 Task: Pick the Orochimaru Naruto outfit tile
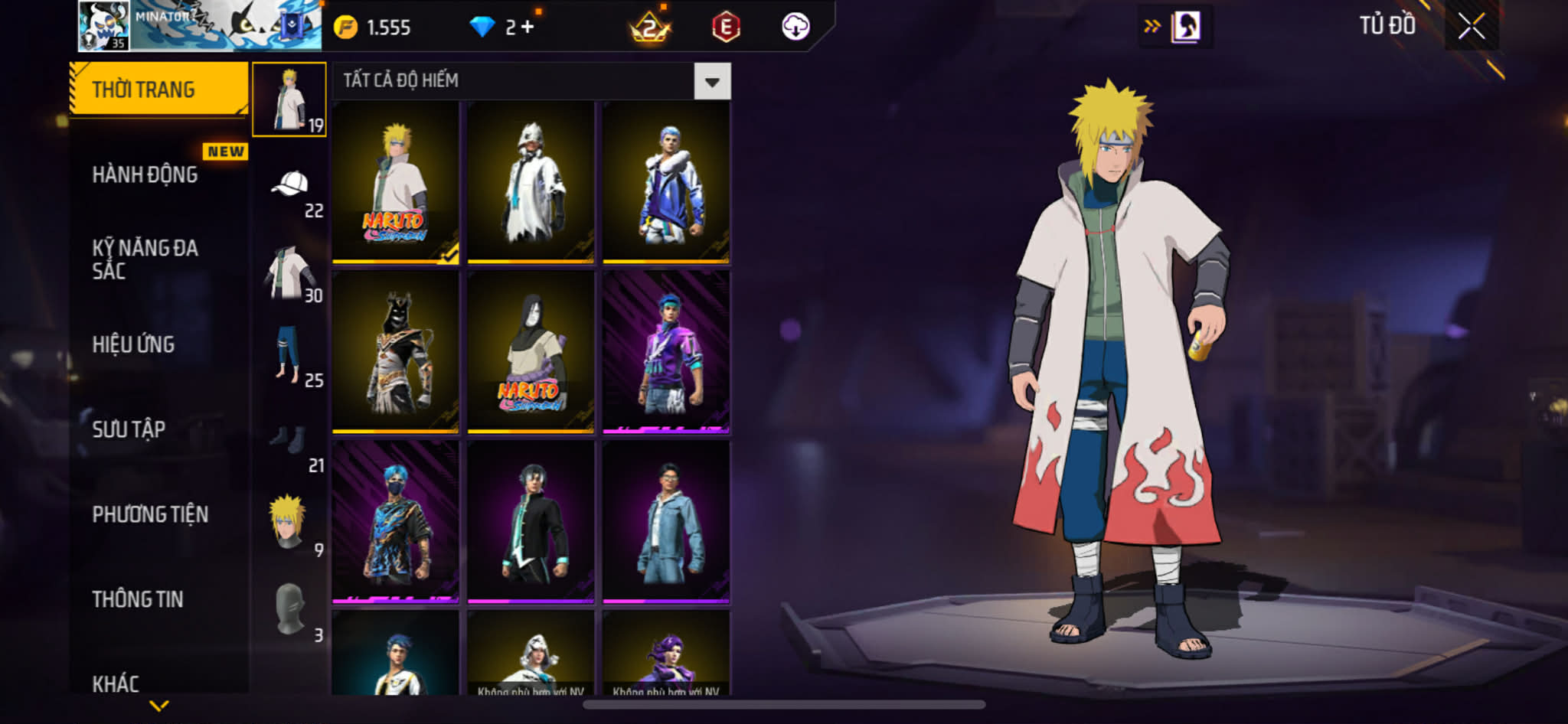pyautogui.click(x=531, y=352)
